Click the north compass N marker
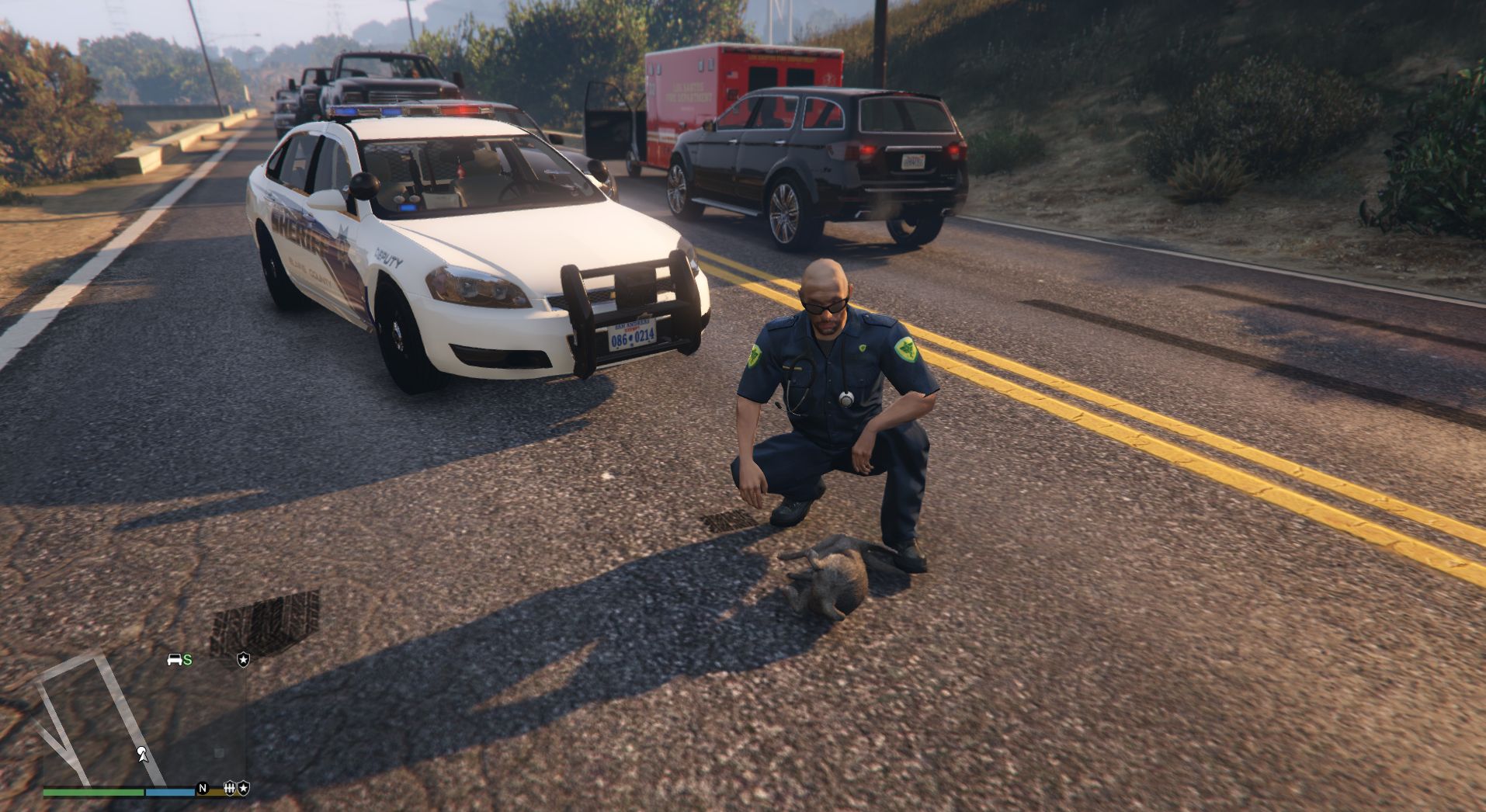This screenshot has width=1486, height=812. pyautogui.click(x=203, y=788)
